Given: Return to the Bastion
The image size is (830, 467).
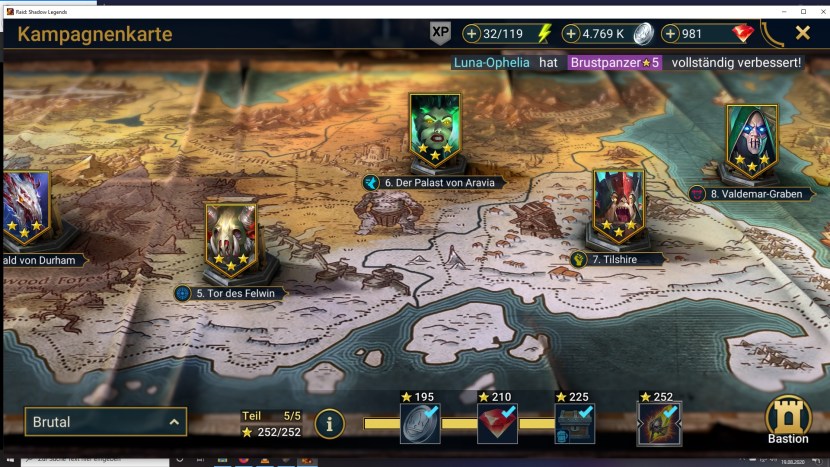Looking at the screenshot, I should pyautogui.click(x=788, y=422).
